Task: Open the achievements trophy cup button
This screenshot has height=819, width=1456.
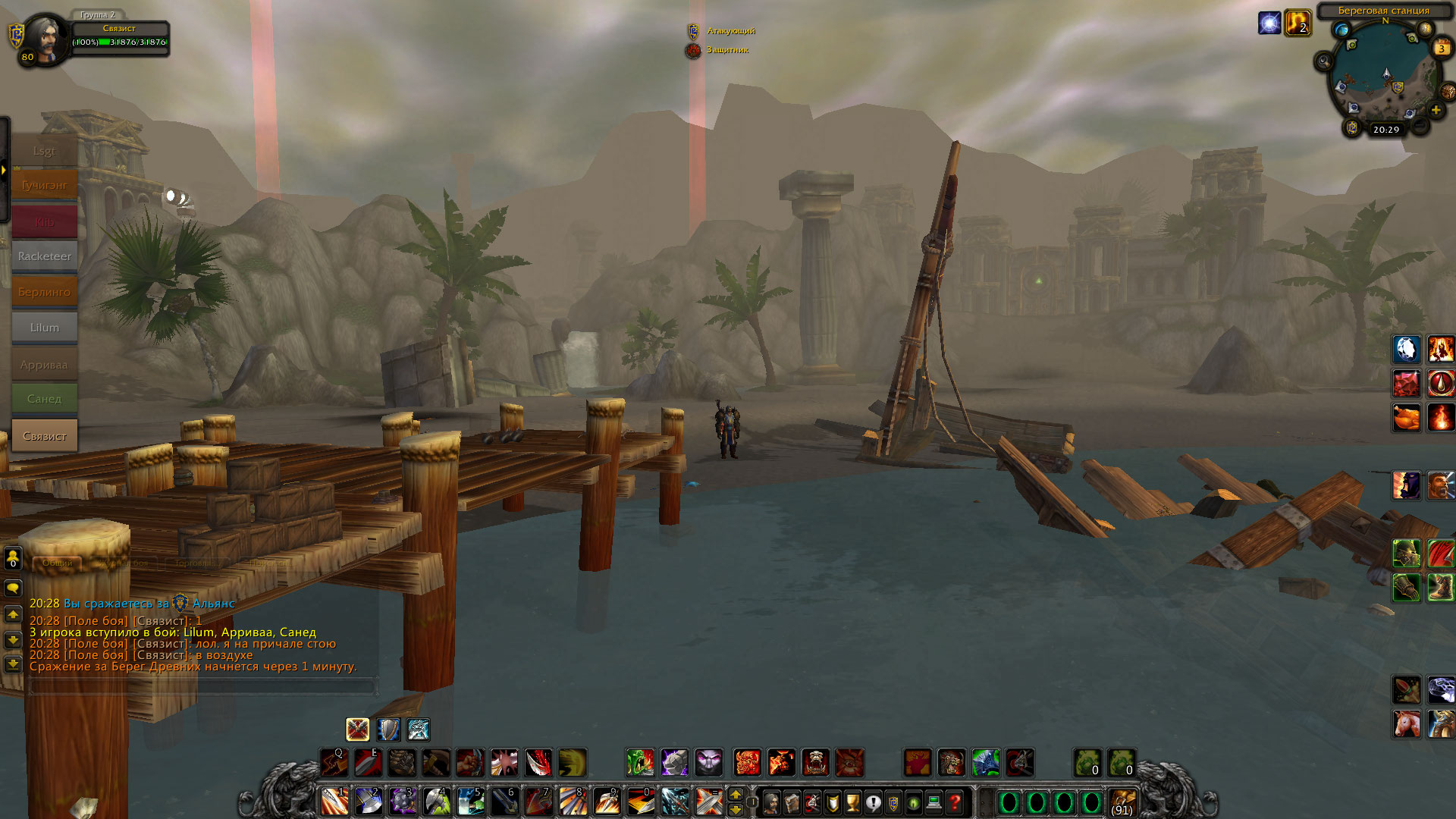Action: 852,802
